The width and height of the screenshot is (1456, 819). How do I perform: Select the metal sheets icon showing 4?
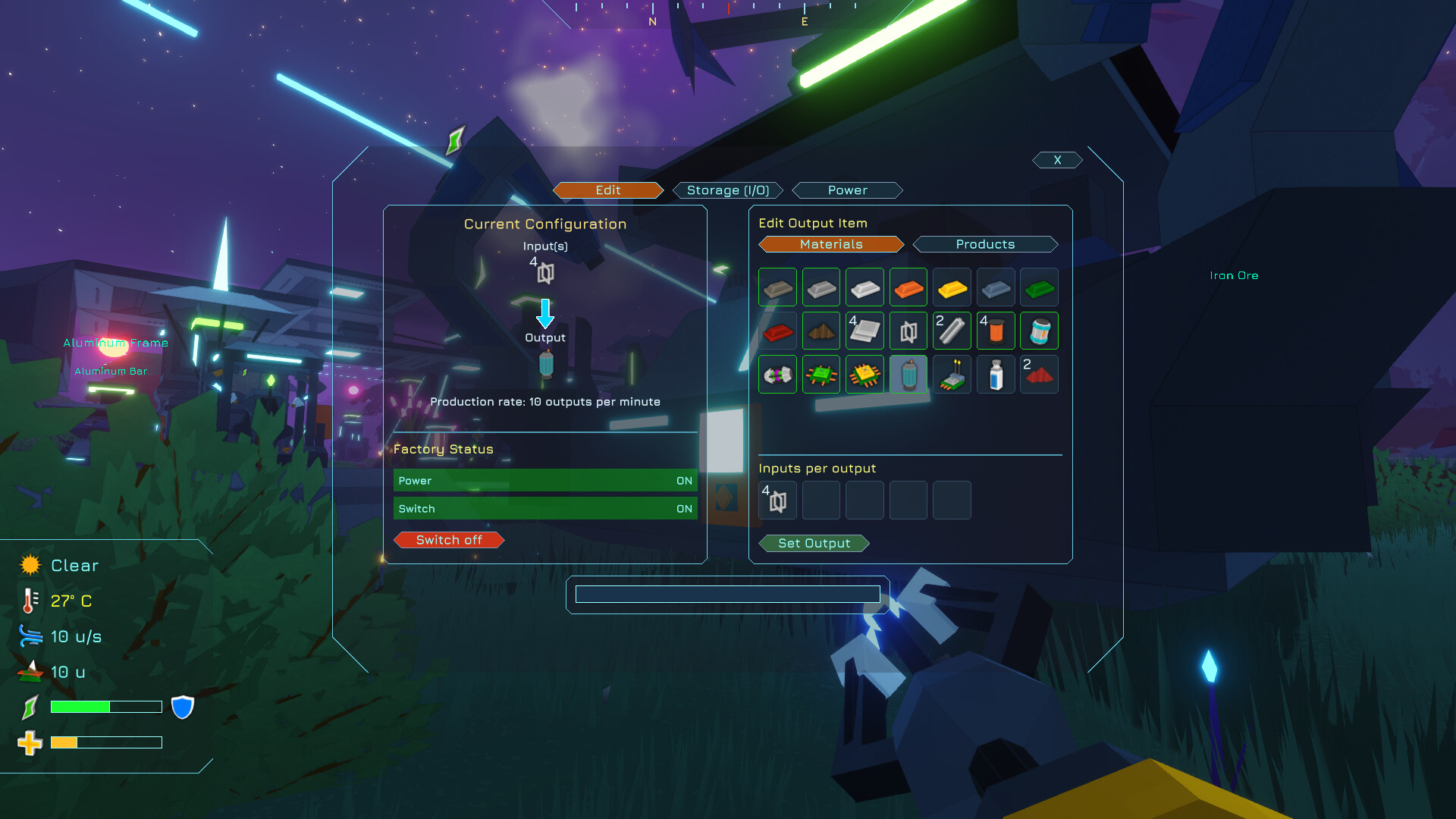click(x=864, y=331)
